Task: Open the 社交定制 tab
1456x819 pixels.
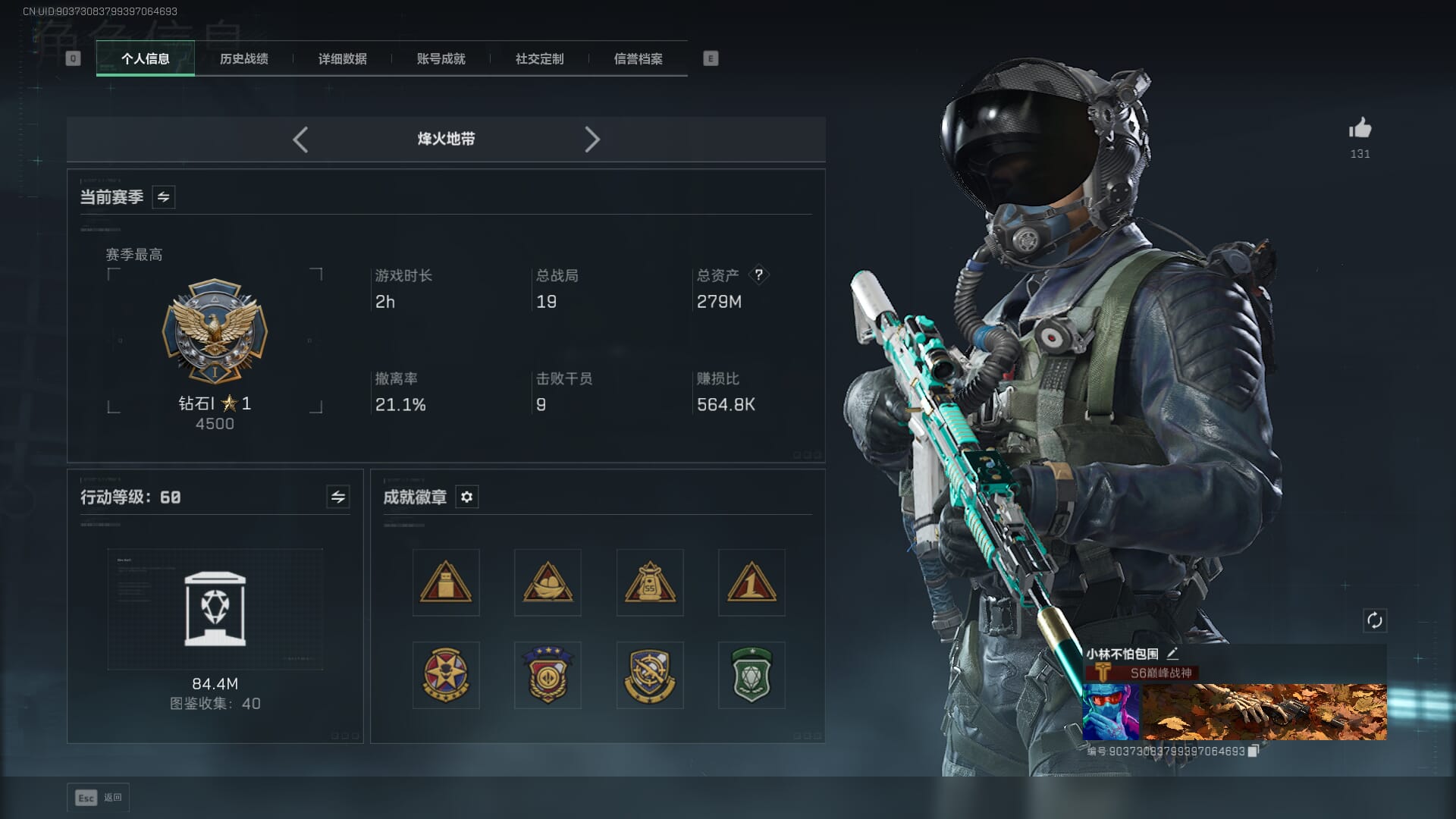Action: click(539, 59)
